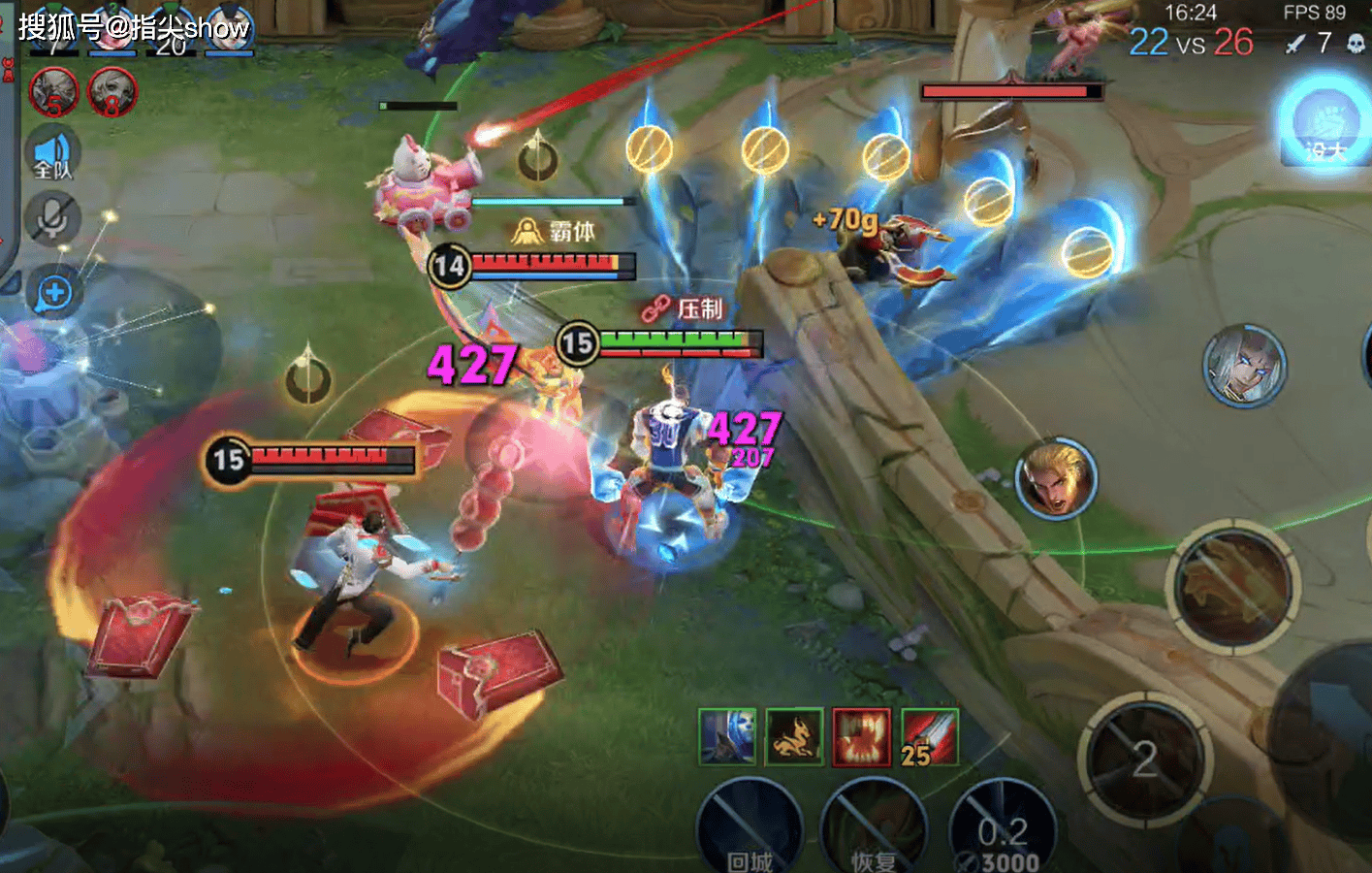Tap the 回城 recall button
This screenshot has width=1372, height=873.
point(750,830)
